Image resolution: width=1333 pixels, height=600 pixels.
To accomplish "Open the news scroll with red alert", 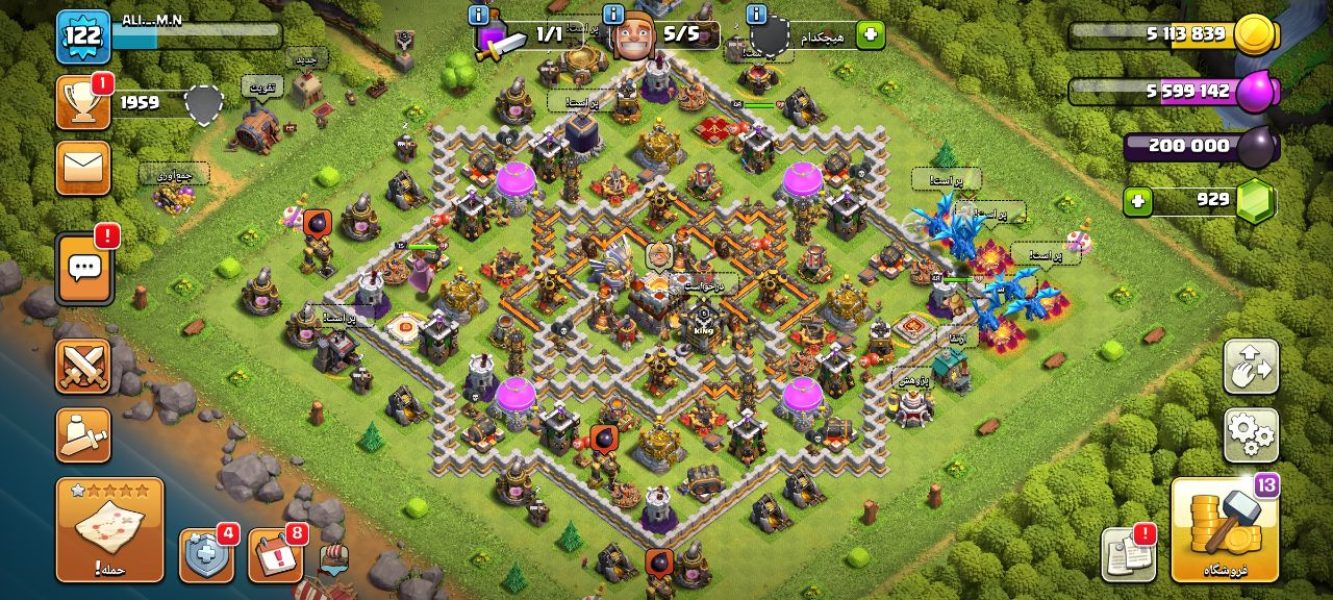I will (1128, 553).
